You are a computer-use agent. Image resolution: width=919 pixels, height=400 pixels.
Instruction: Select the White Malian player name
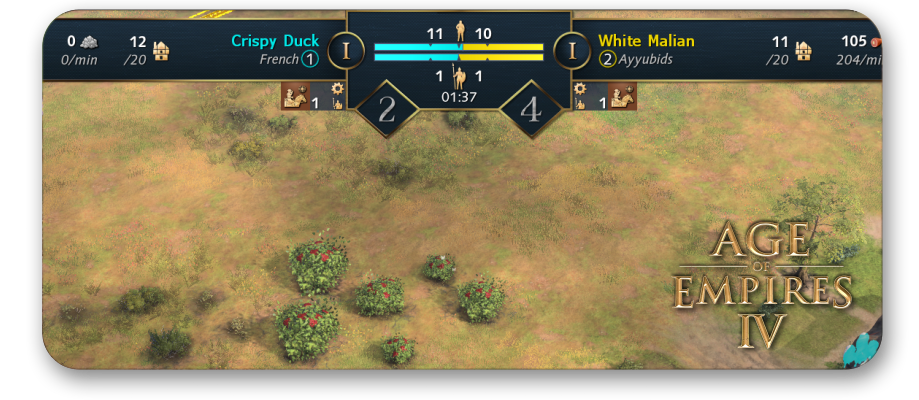tap(646, 41)
